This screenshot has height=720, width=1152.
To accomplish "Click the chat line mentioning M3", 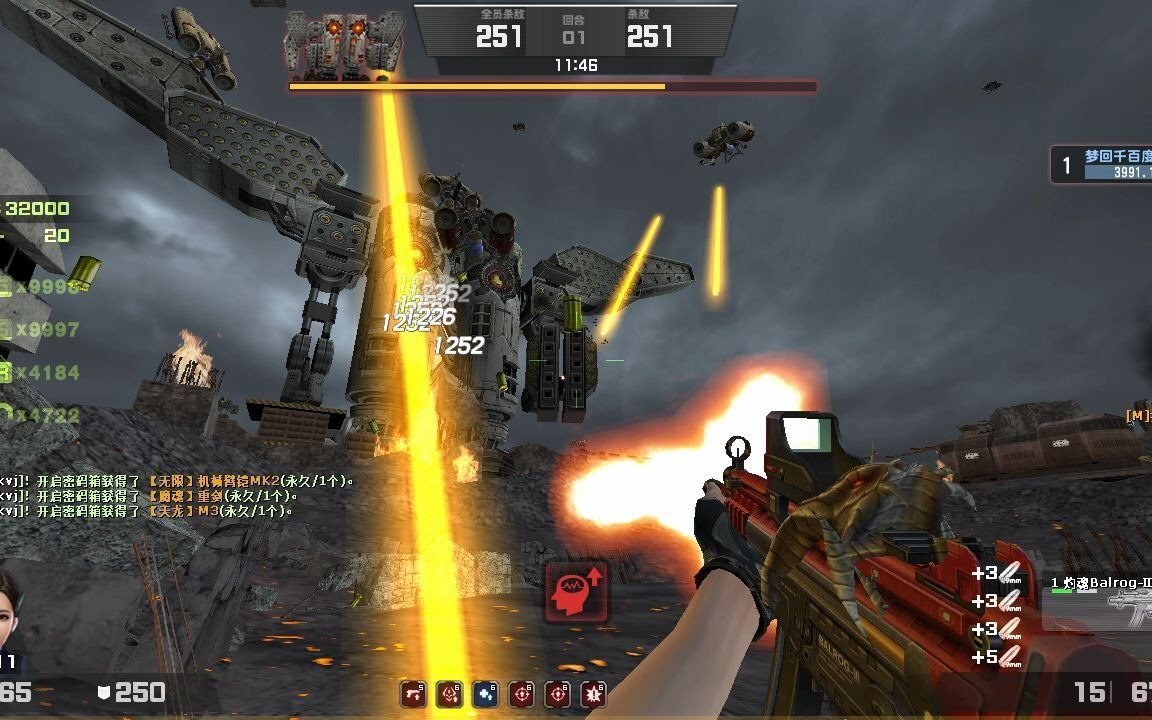I will pyautogui.click(x=148, y=511).
